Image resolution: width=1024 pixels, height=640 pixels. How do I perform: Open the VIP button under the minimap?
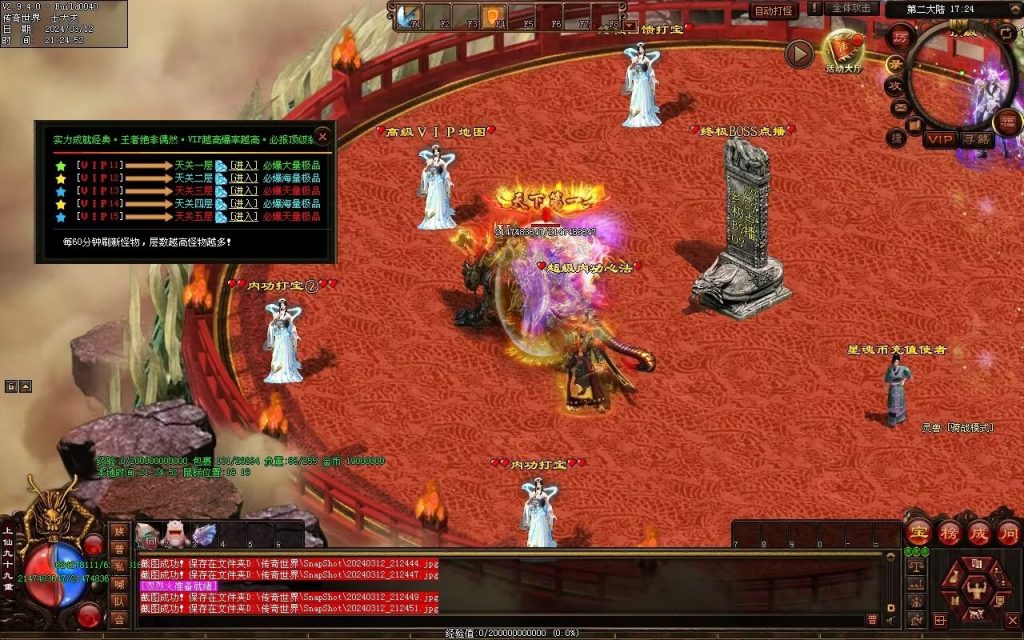pyautogui.click(x=938, y=140)
